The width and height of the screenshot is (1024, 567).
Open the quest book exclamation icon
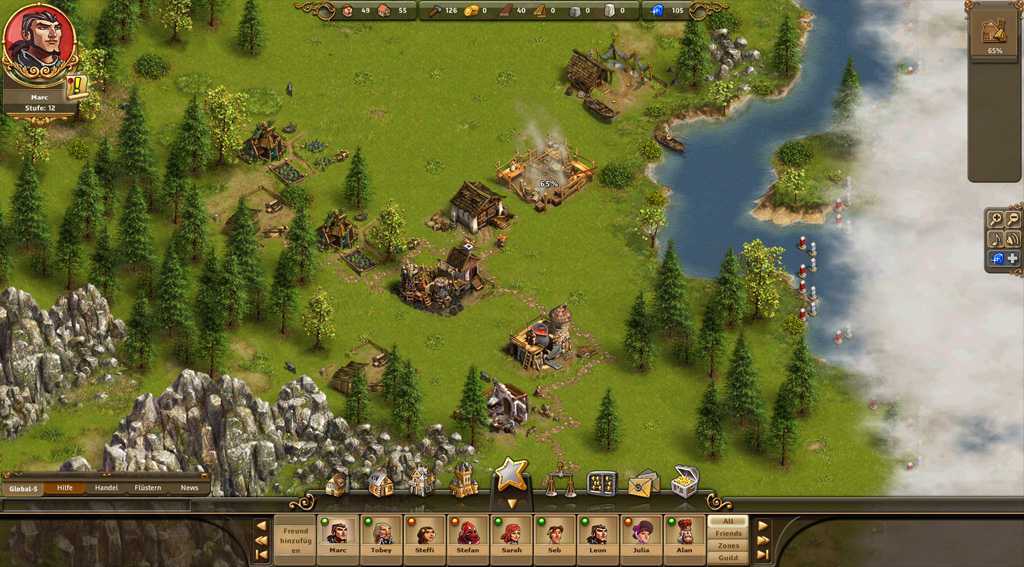(77, 86)
